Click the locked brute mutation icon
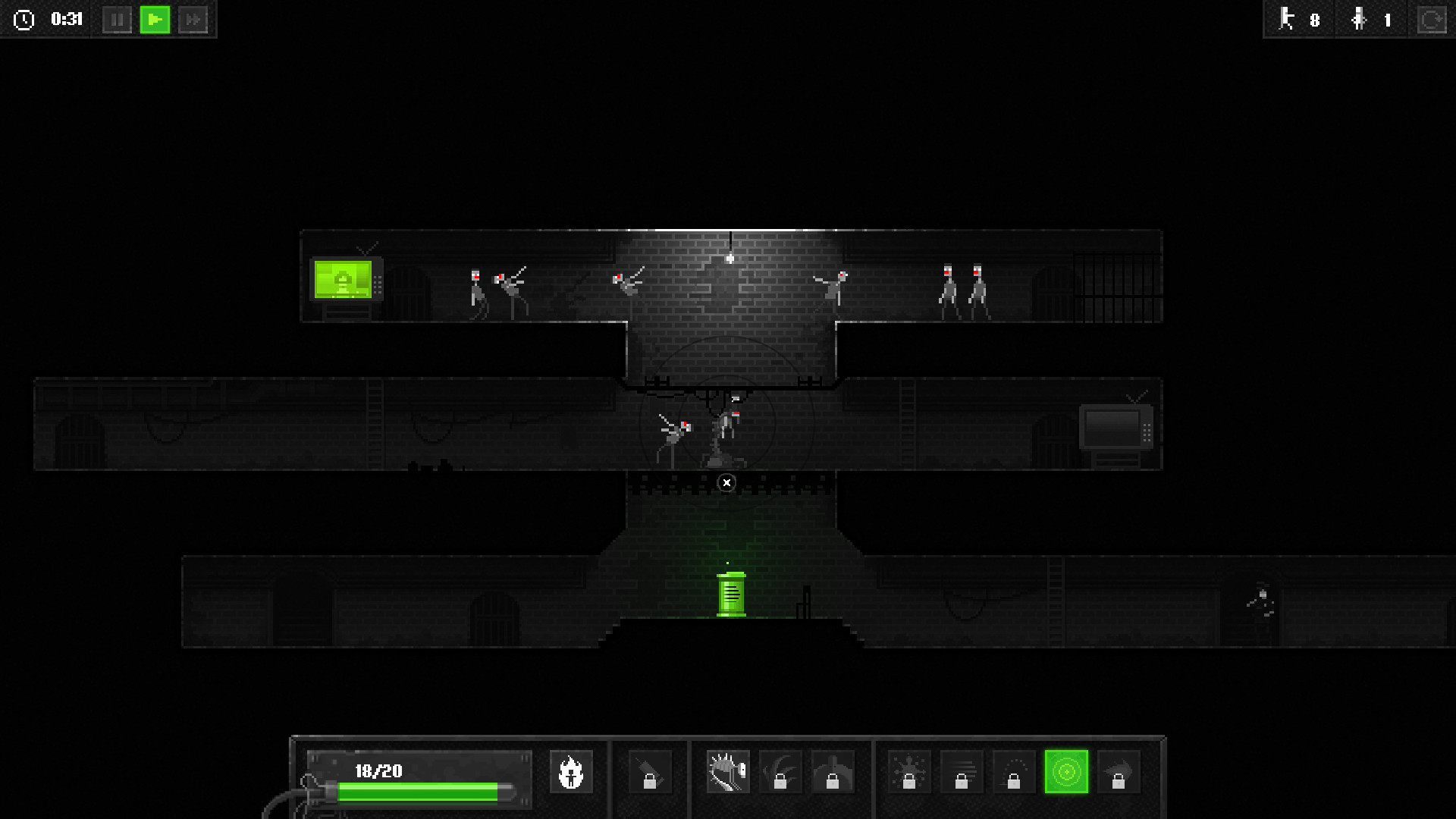Viewport: 1456px width, 819px height. point(832,772)
